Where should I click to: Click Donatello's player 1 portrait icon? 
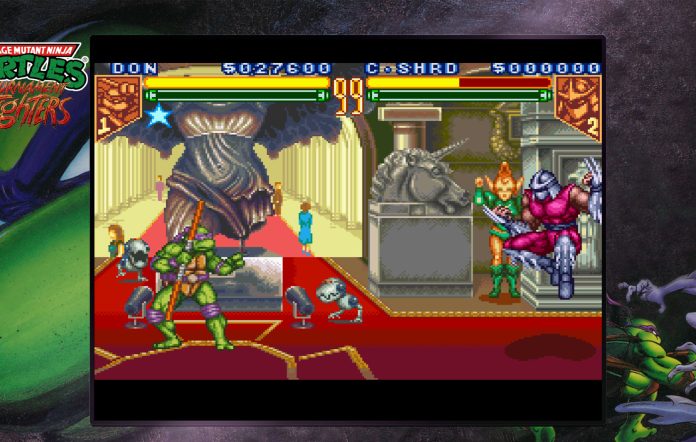tap(116, 104)
